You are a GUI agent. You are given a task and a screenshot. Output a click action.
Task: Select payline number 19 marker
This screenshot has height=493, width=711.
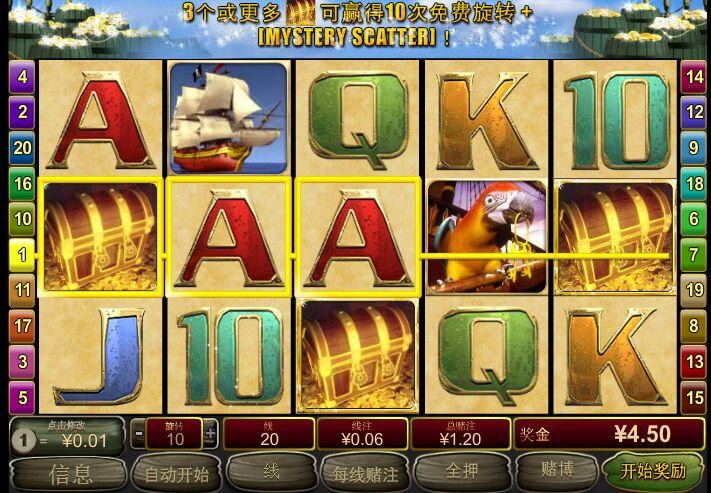pos(693,290)
